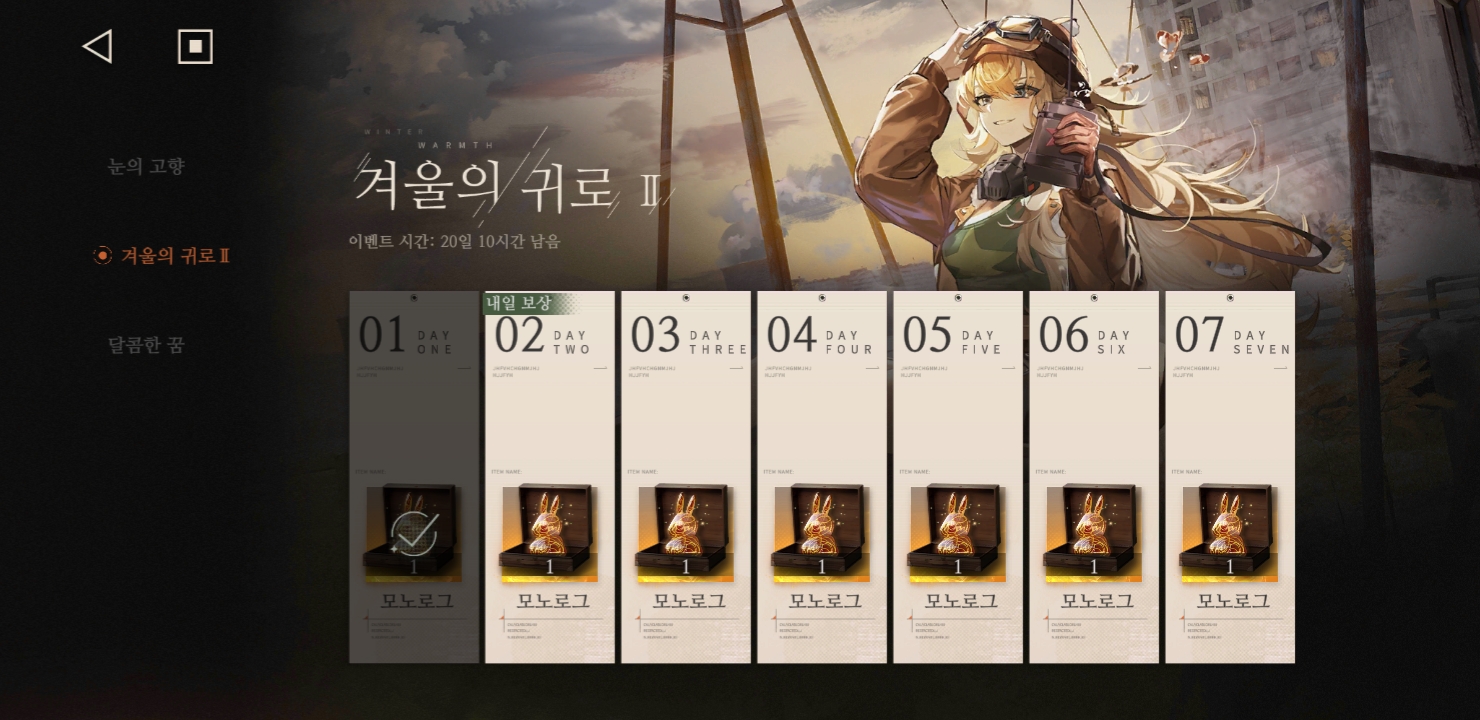Inspect the Day Seven reward card

point(1230,477)
